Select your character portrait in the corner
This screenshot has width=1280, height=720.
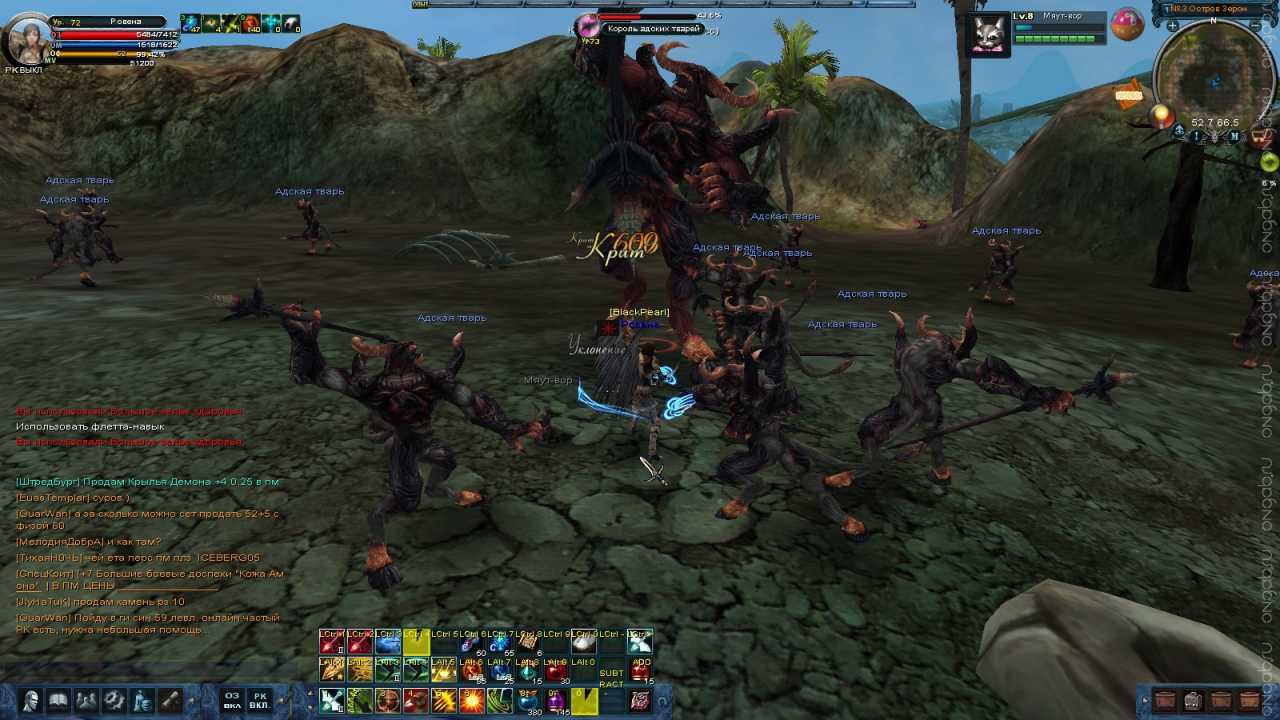(27, 38)
